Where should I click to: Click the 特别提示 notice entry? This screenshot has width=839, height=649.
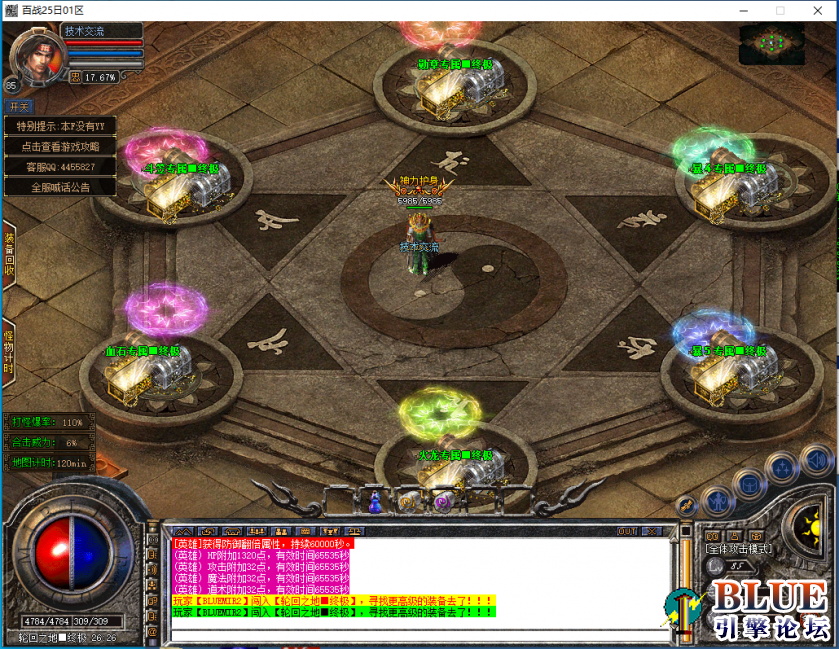[60, 126]
